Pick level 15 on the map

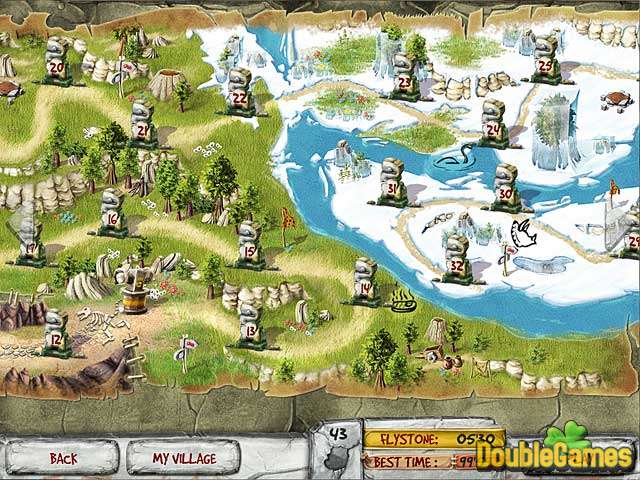[x=249, y=246]
